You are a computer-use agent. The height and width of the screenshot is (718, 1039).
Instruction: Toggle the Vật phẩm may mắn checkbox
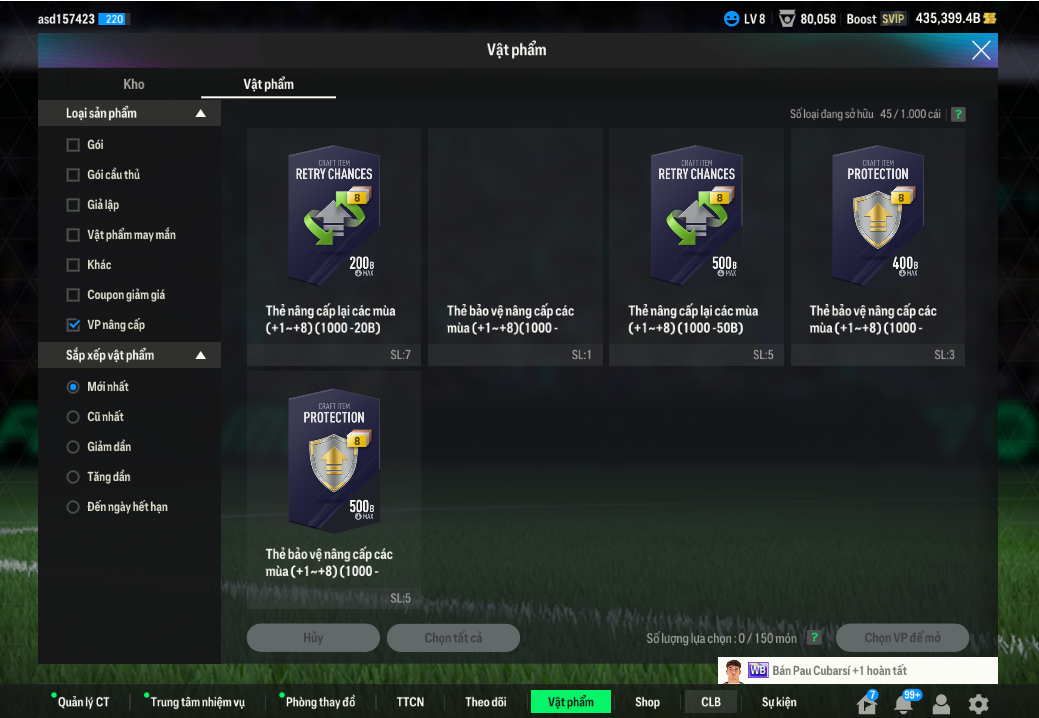click(x=73, y=235)
